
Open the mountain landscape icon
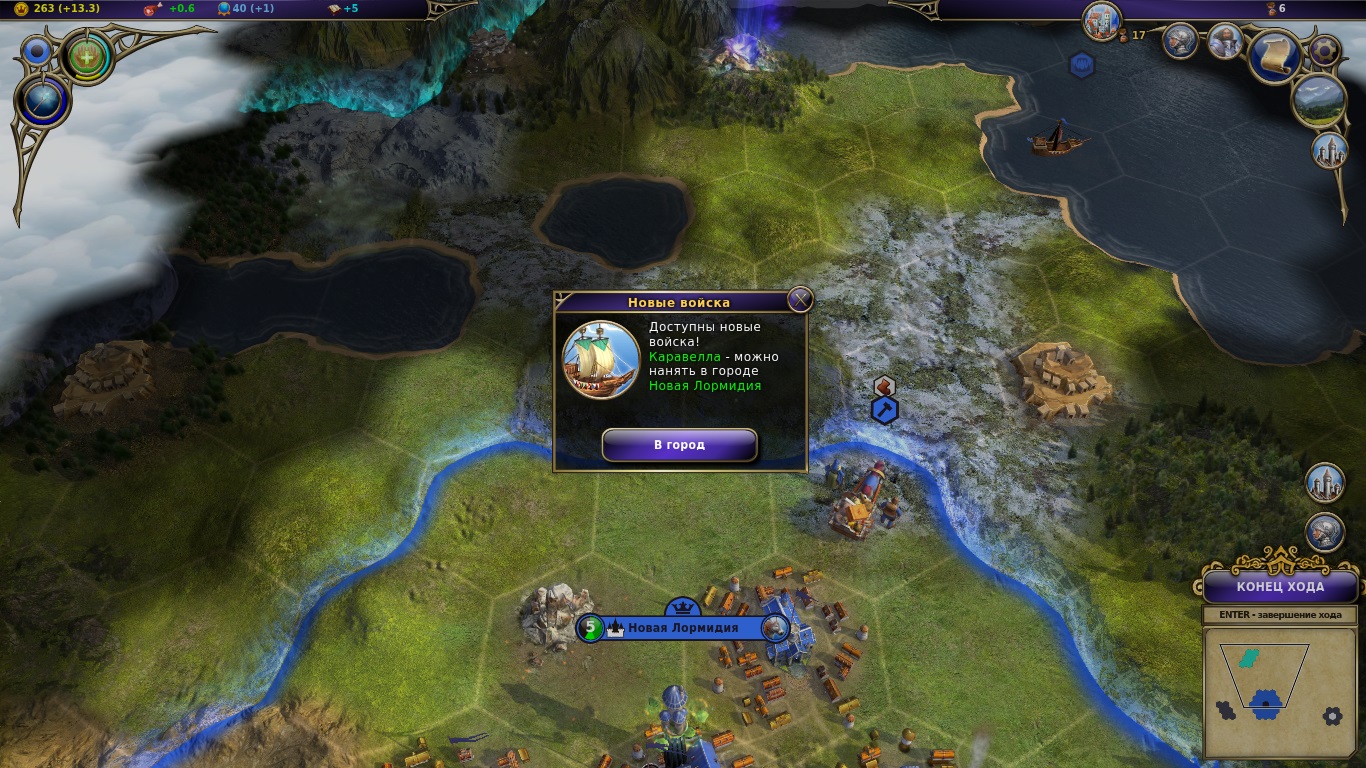coord(1318,101)
